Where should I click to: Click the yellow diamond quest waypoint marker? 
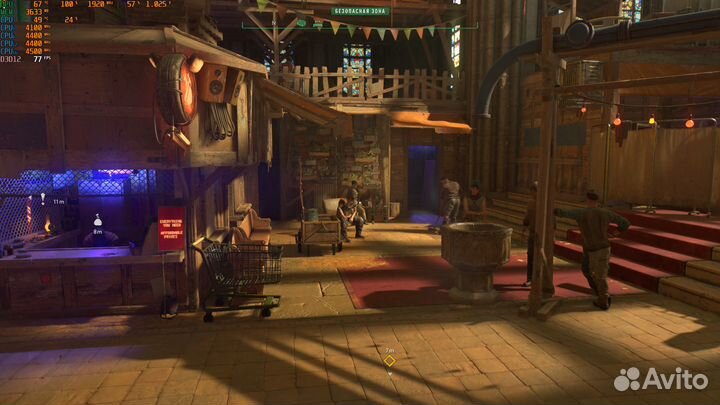click(x=389, y=361)
